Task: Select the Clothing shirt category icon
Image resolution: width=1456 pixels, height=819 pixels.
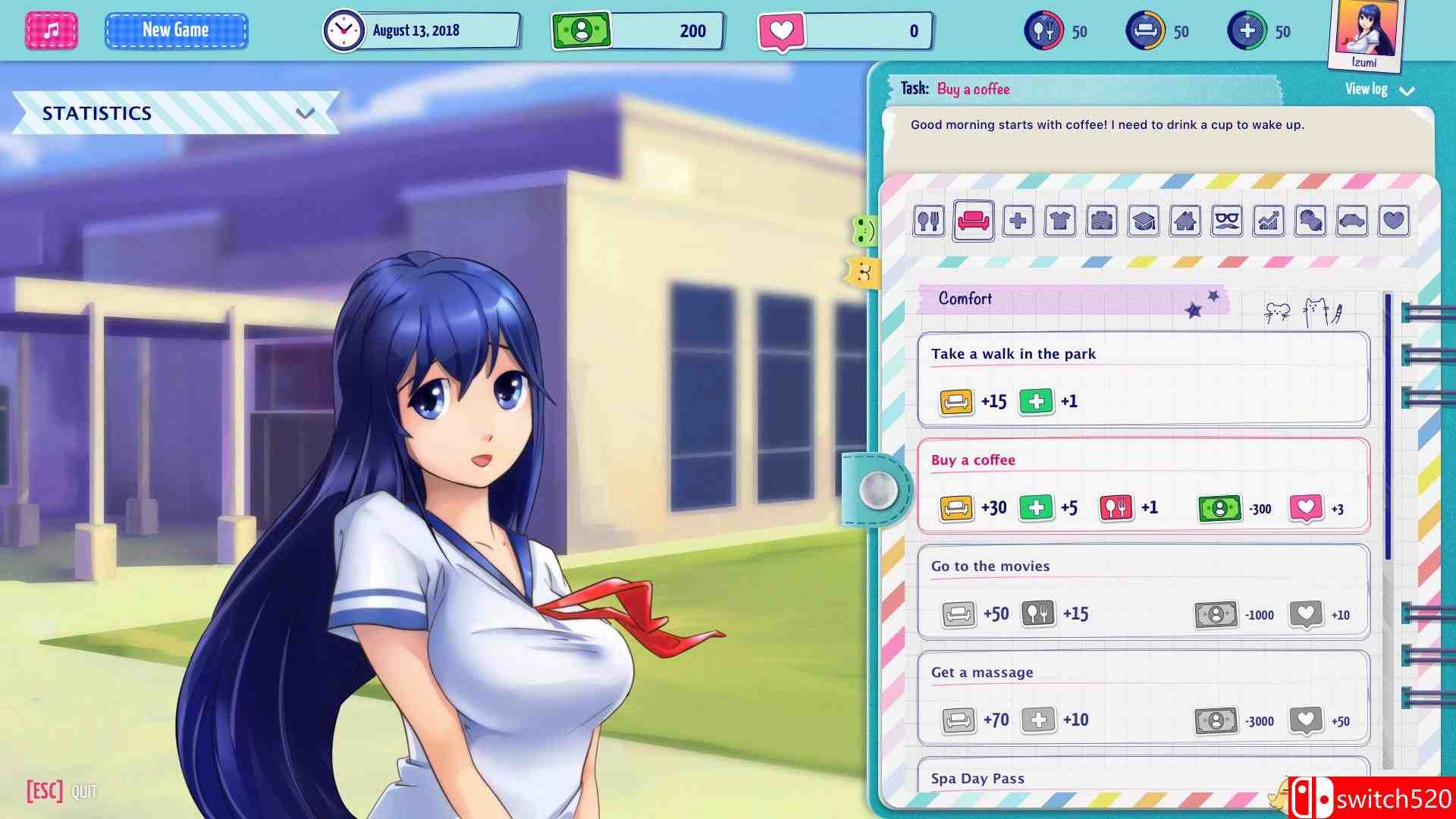Action: (1059, 222)
